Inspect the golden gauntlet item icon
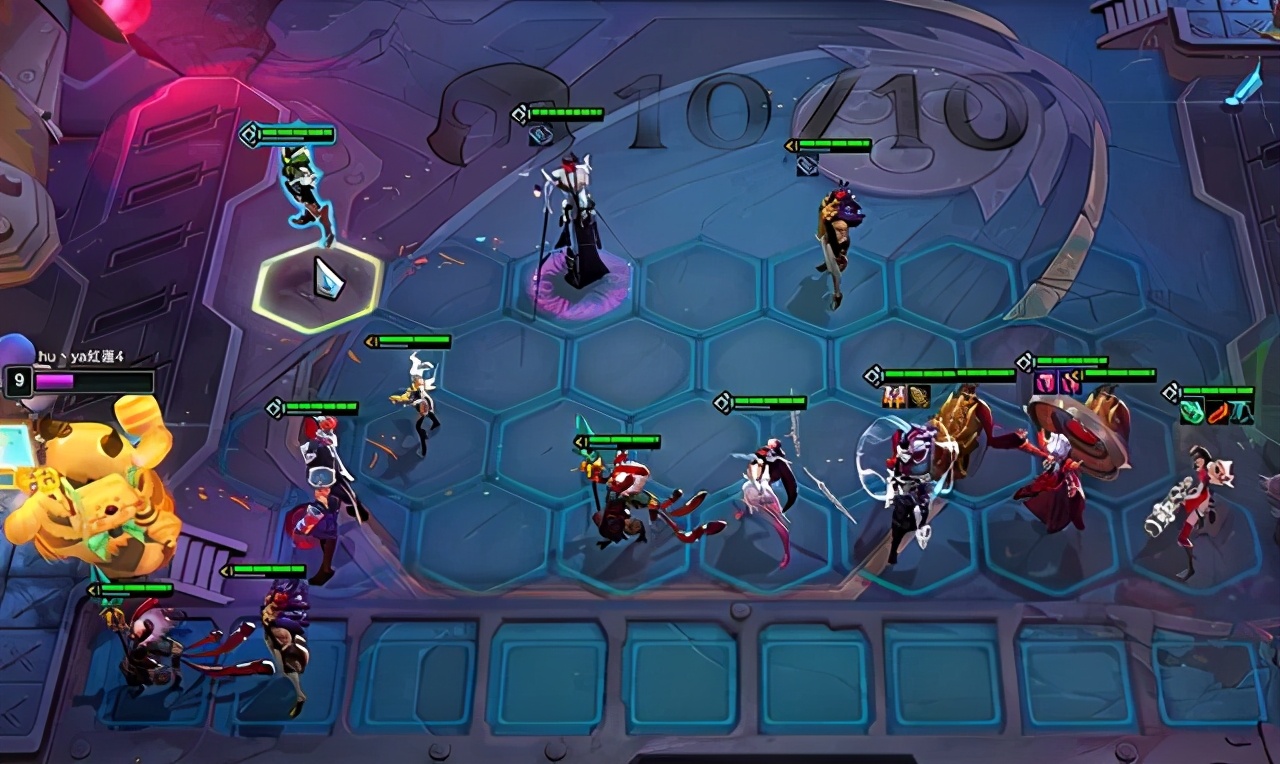Screen dimensions: 1280x764 pyautogui.click(x=919, y=396)
